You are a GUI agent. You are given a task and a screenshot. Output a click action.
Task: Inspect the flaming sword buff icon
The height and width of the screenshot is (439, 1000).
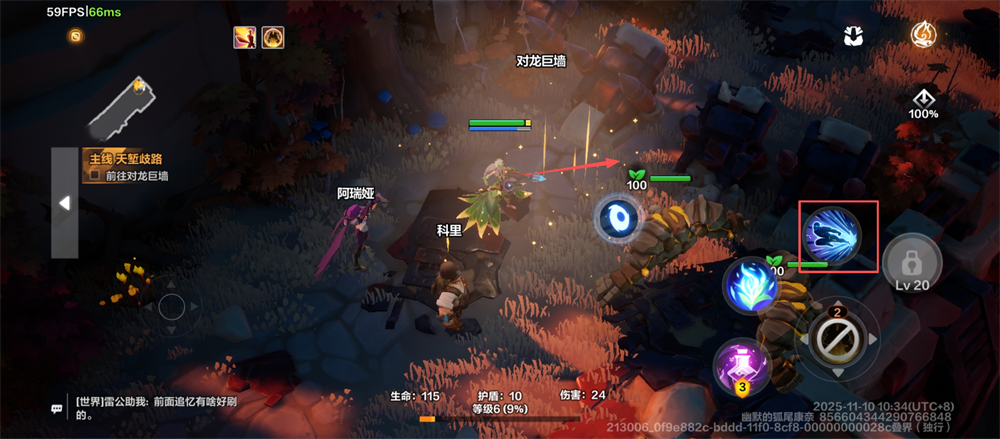coord(244,38)
